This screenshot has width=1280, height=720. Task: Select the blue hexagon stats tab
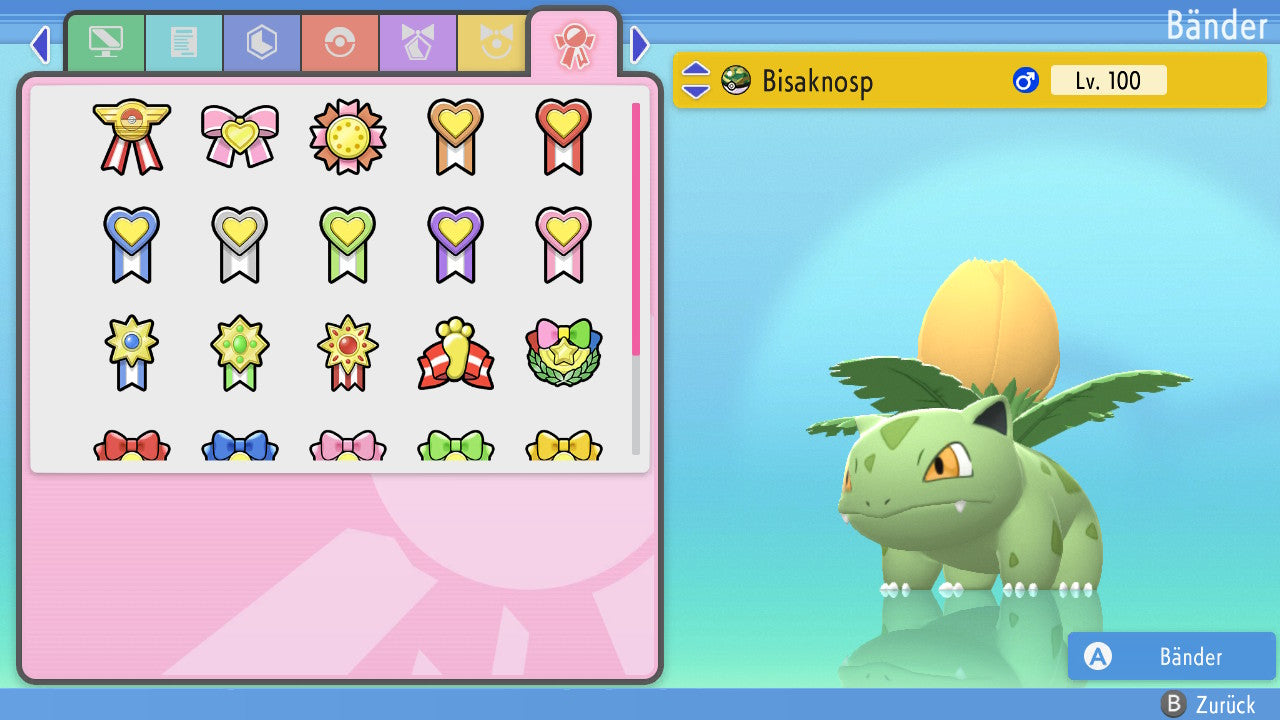[x=262, y=43]
